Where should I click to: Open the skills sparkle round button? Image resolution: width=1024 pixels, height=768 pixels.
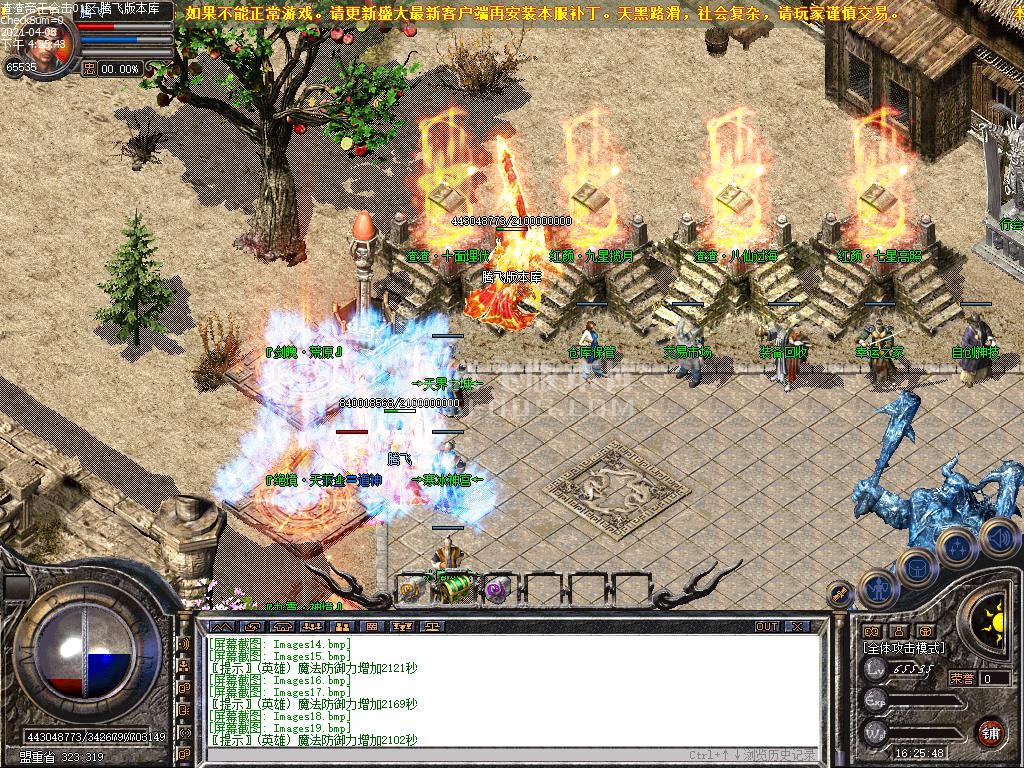coord(957,547)
